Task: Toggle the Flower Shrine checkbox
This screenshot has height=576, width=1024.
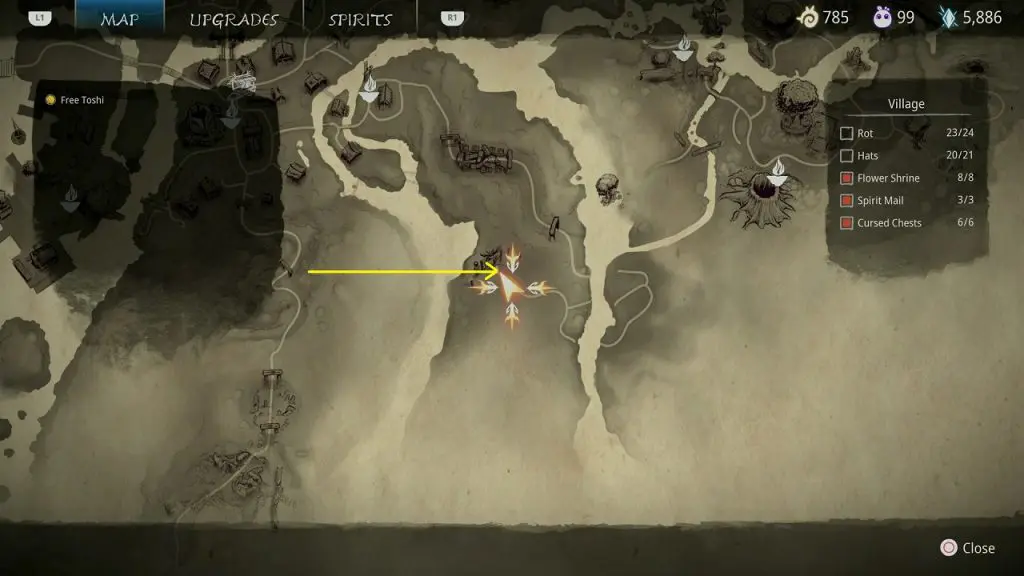Action: point(847,178)
